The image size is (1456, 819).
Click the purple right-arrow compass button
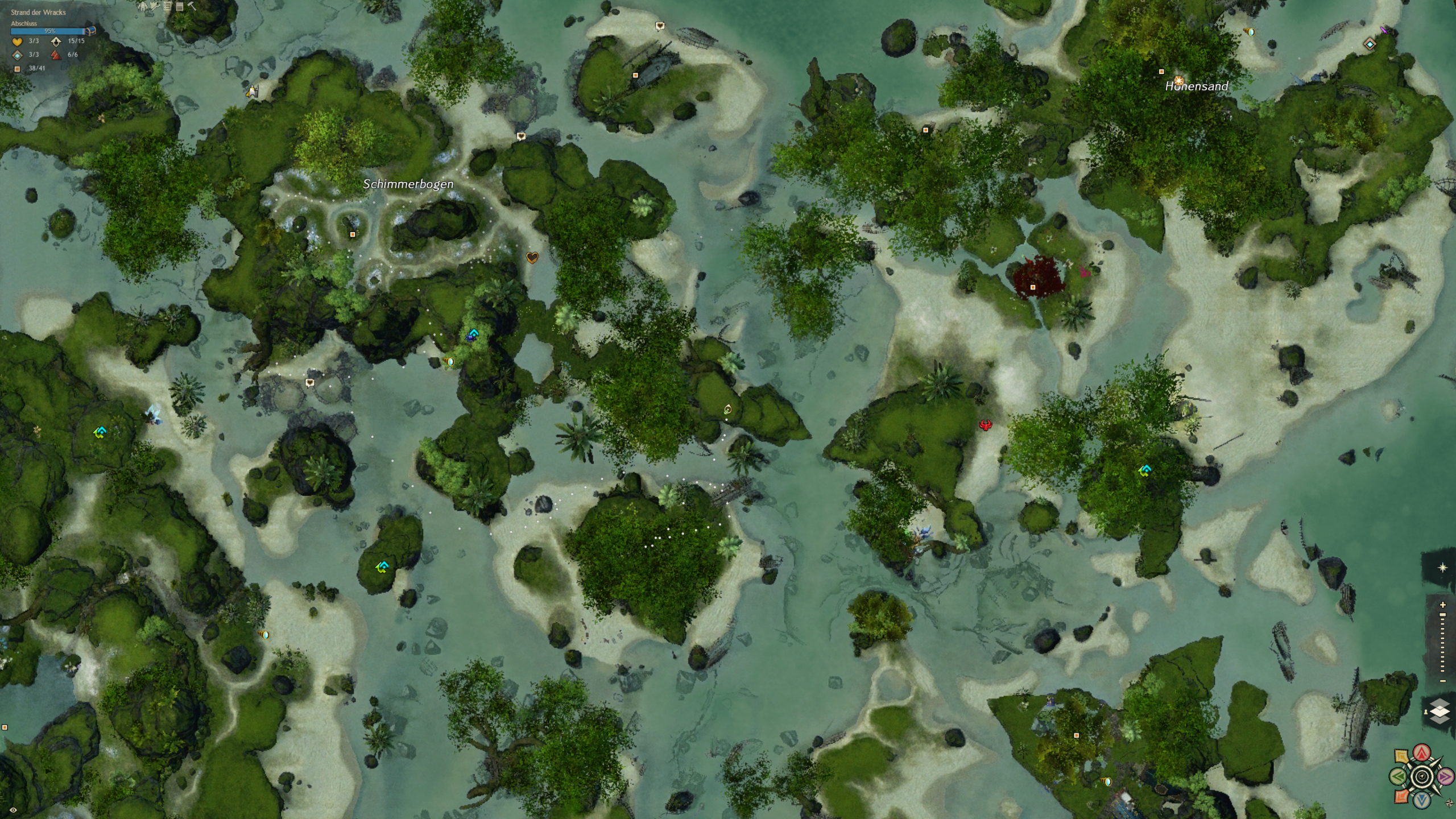[1445, 776]
